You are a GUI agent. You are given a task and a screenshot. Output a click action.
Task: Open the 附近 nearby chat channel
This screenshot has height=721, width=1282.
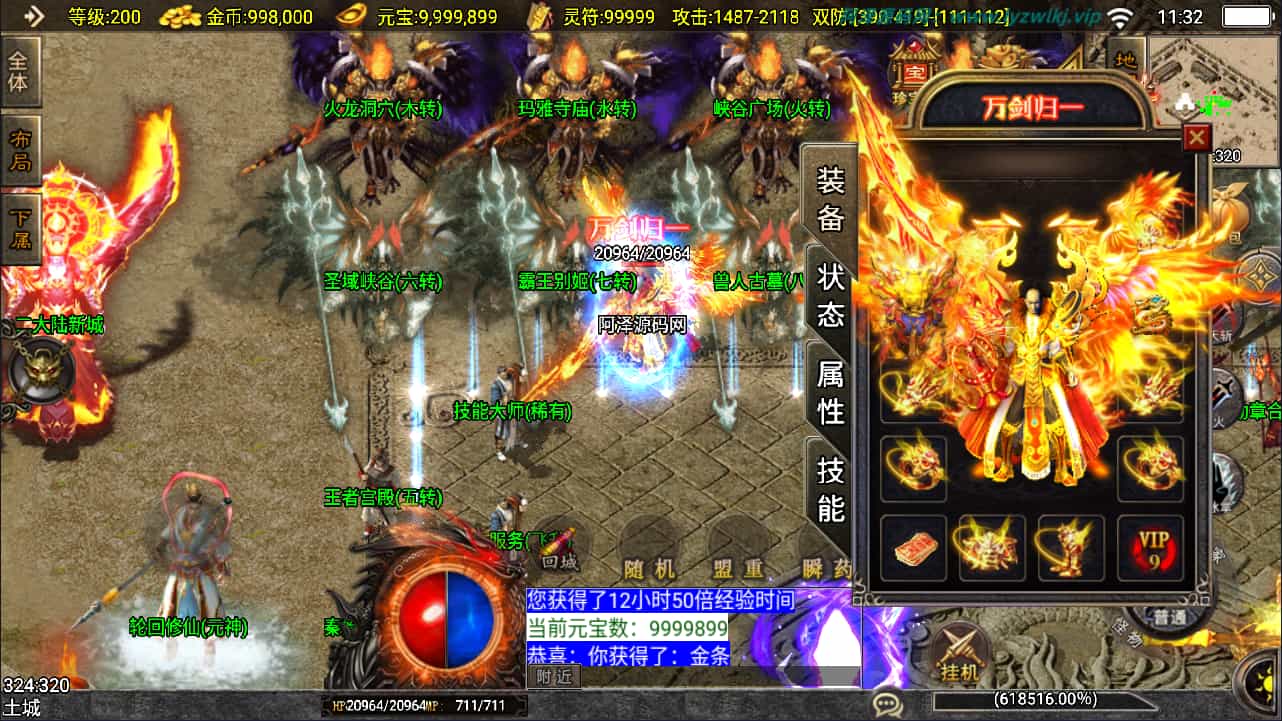[x=553, y=677]
